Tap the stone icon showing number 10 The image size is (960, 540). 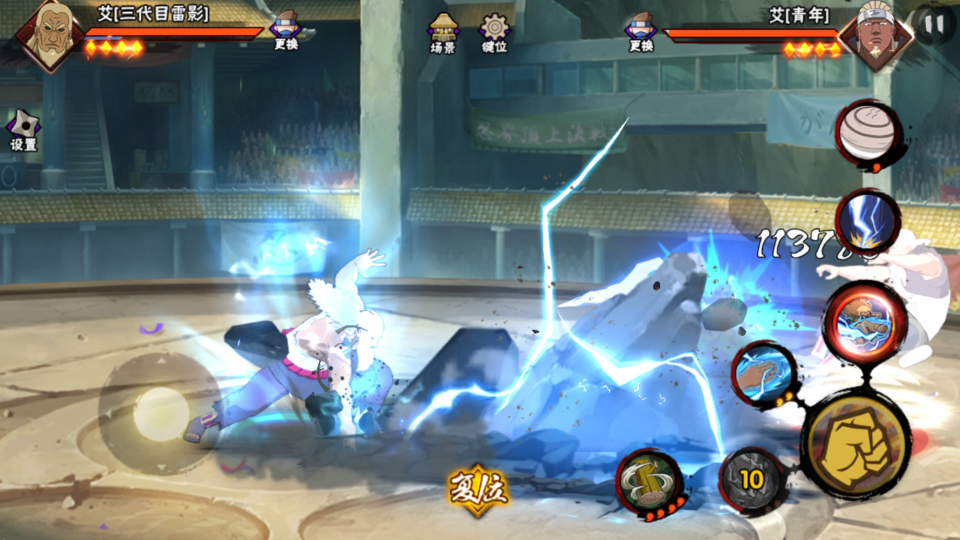[x=750, y=480]
